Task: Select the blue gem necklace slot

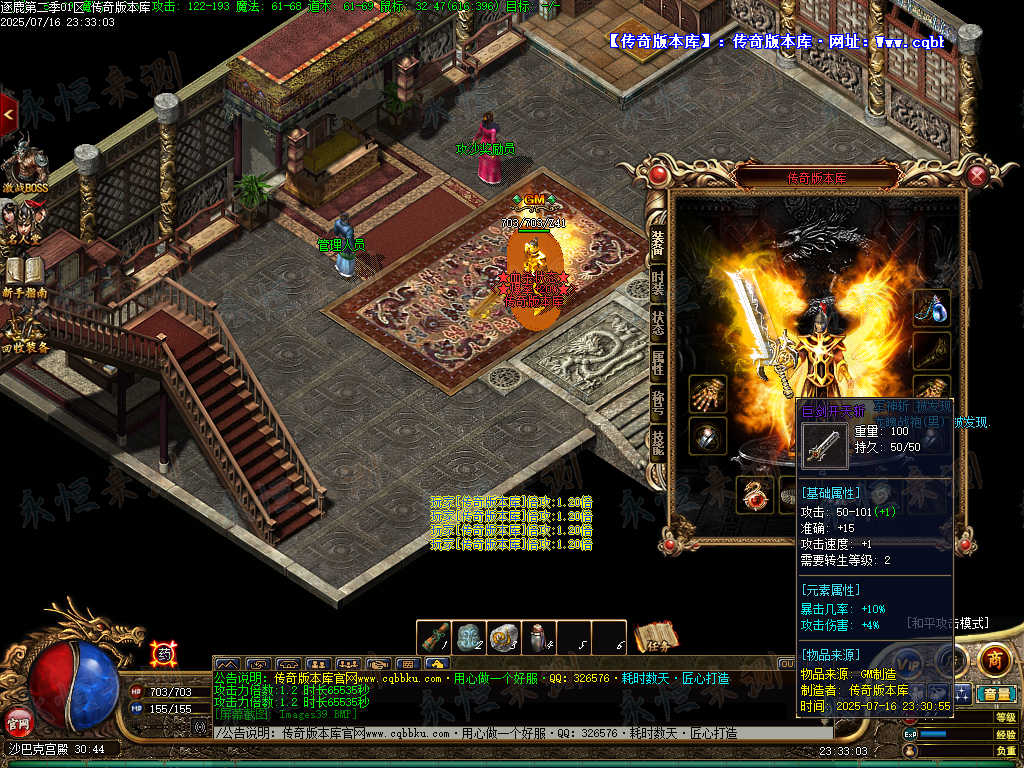Action: click(932, 309)
